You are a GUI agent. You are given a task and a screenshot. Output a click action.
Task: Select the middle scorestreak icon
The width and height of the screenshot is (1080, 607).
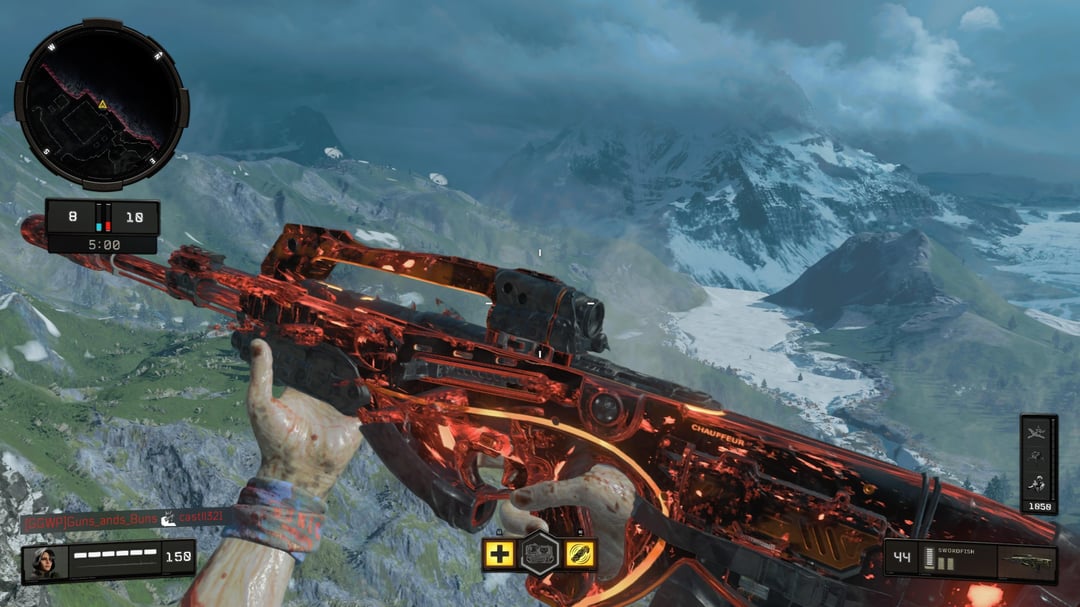1038,457
